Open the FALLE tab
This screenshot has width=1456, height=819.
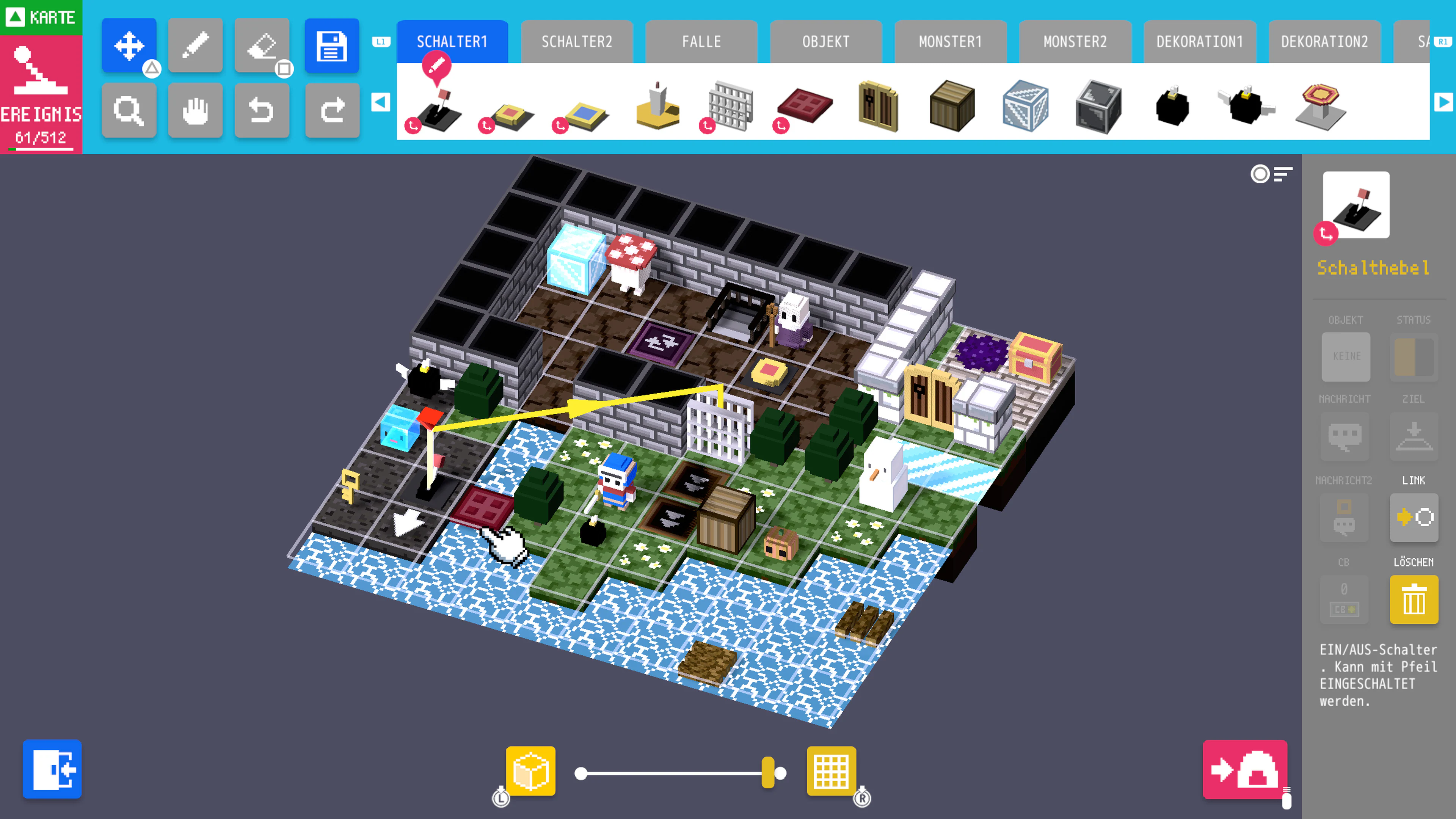[701, 41]
